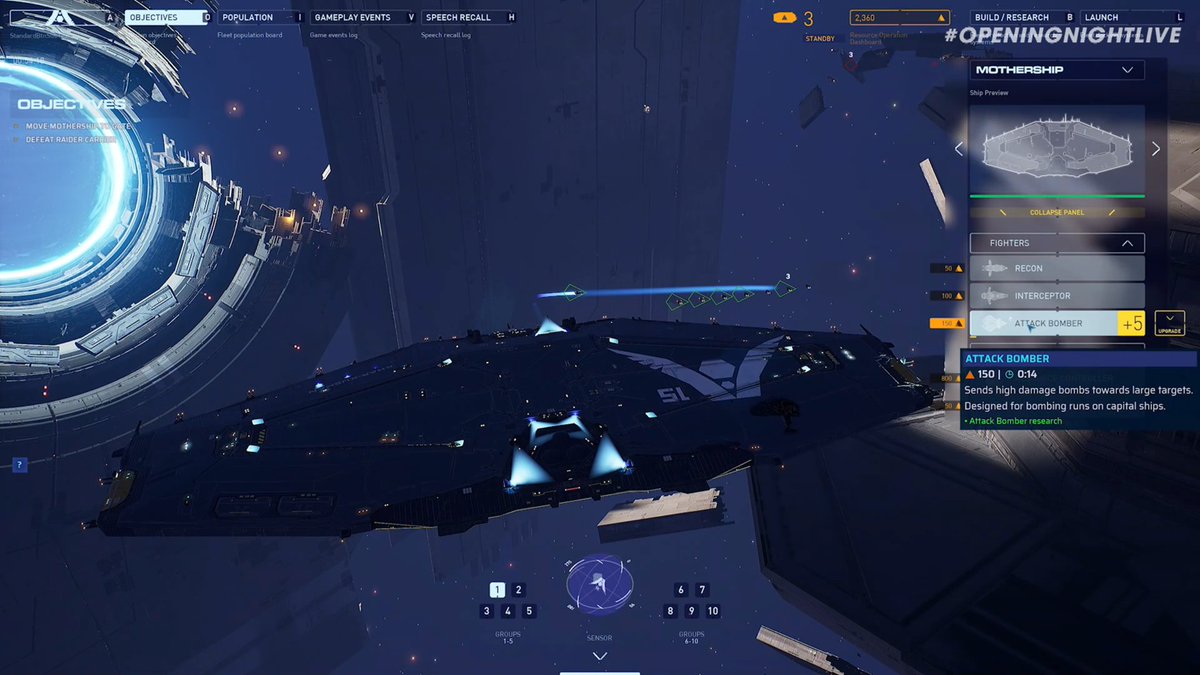Select control group 1
The image size is (1200, 675).
[497, 590]
